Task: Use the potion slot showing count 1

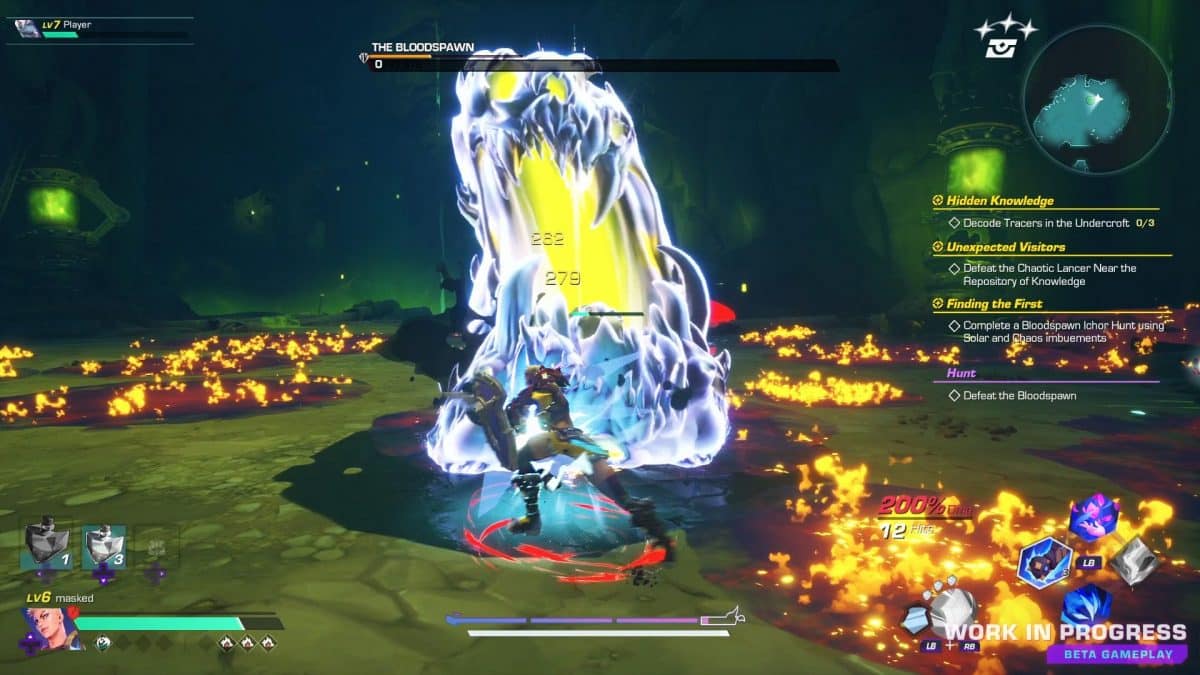Action: point(46,546)
